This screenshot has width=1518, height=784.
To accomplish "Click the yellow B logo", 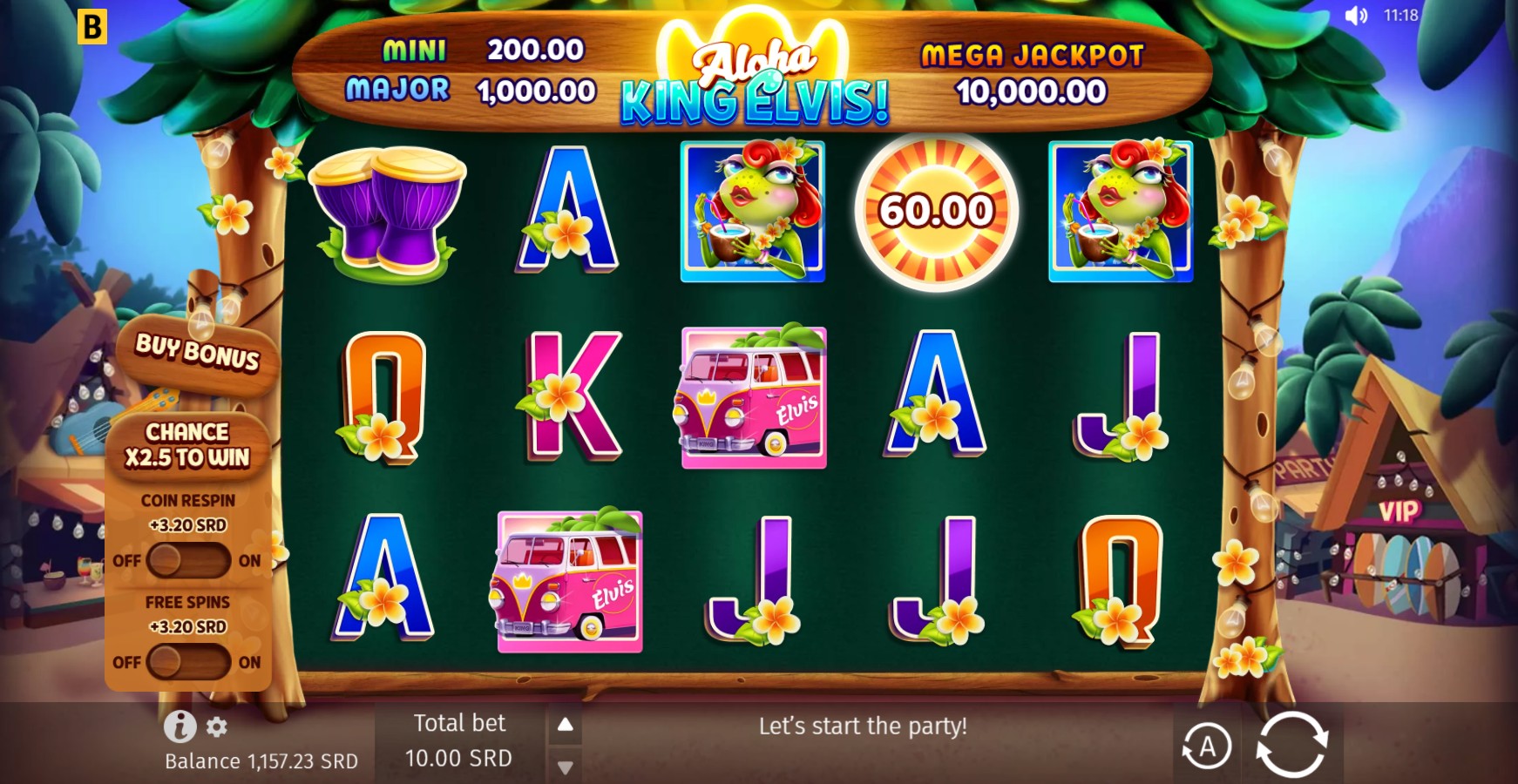I will pyautogui.click(x=91, y=26).
